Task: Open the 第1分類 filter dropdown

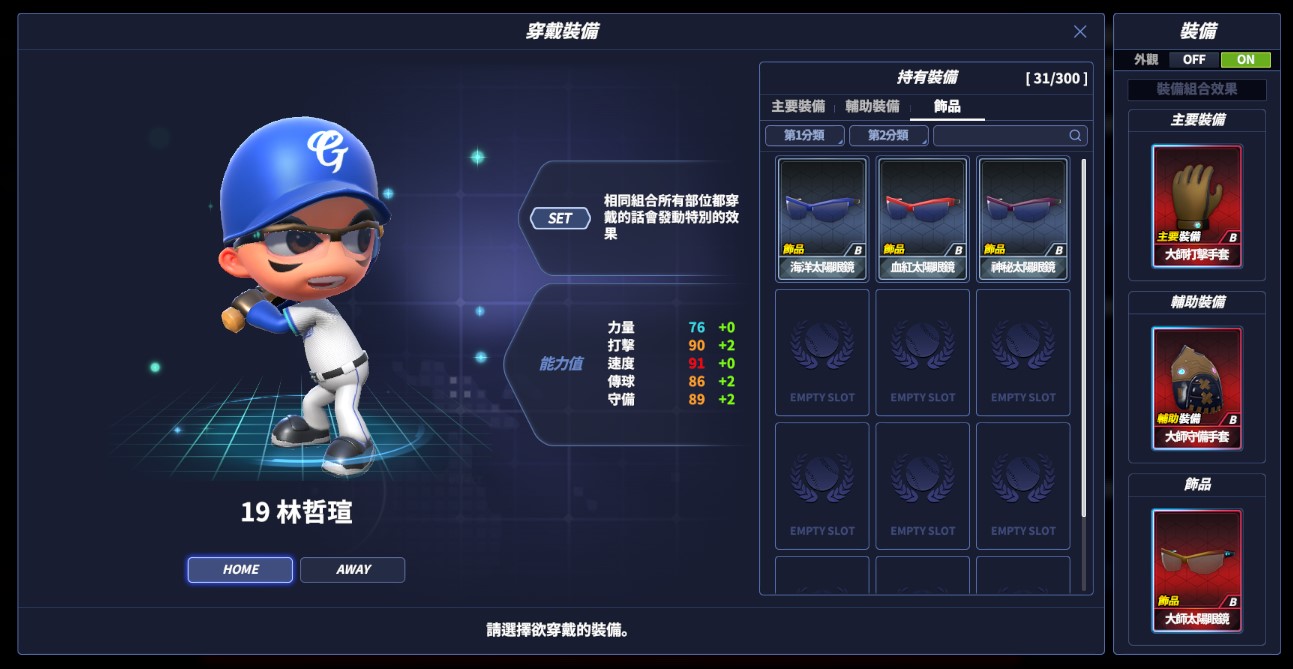Action: [805, 136]
